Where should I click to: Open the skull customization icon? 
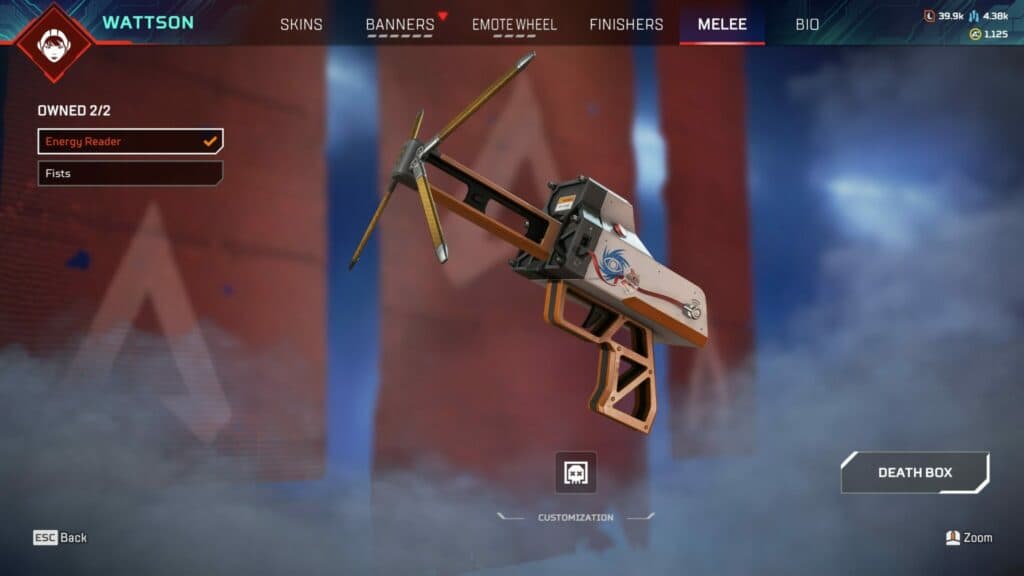point(576,472)
